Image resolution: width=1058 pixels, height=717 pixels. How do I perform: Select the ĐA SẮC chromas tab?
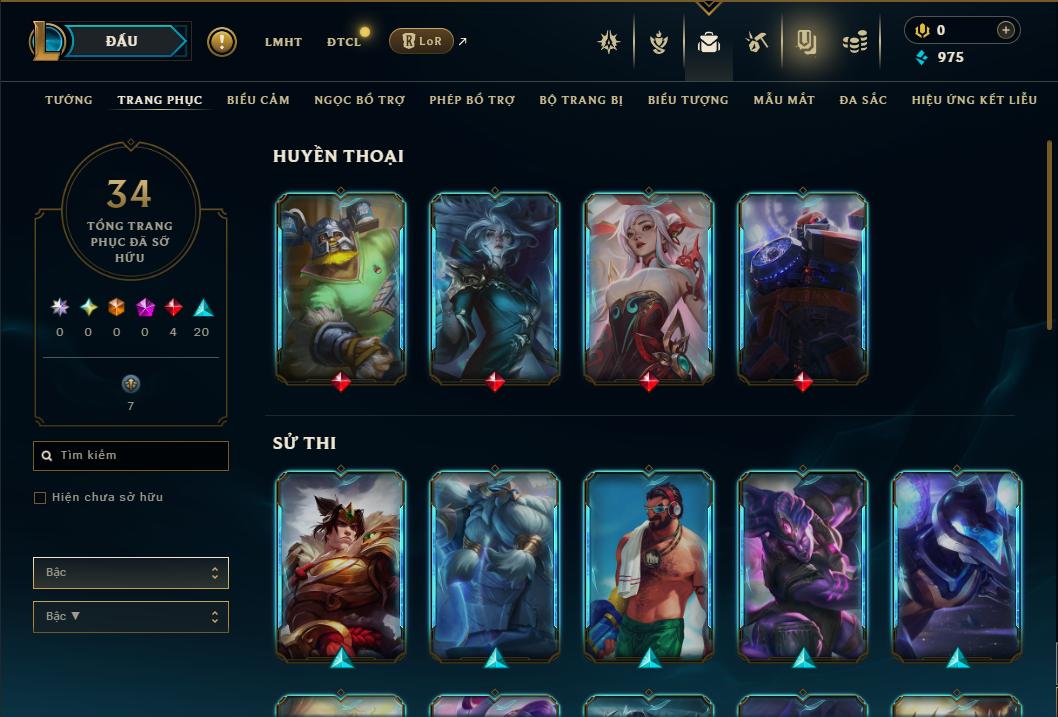(x=863, y=100)
